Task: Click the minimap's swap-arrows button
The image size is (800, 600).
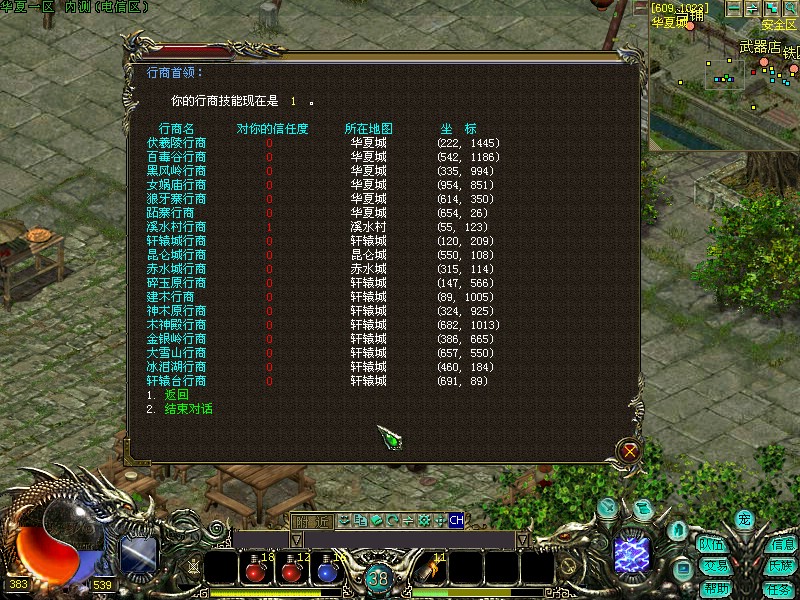Action: click(753, 8)
